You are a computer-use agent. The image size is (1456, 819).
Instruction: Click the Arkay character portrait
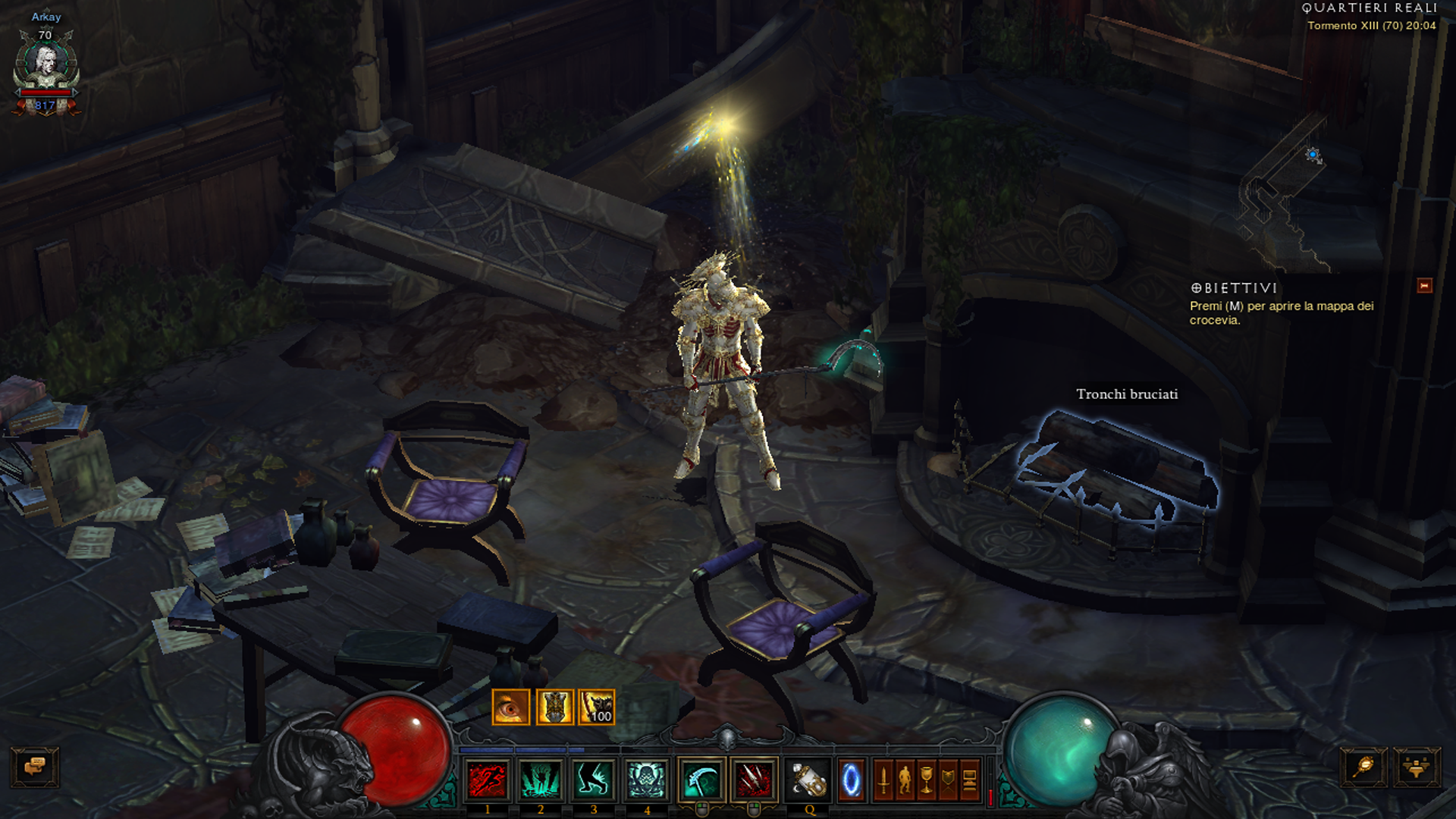(x=46, y=64)
